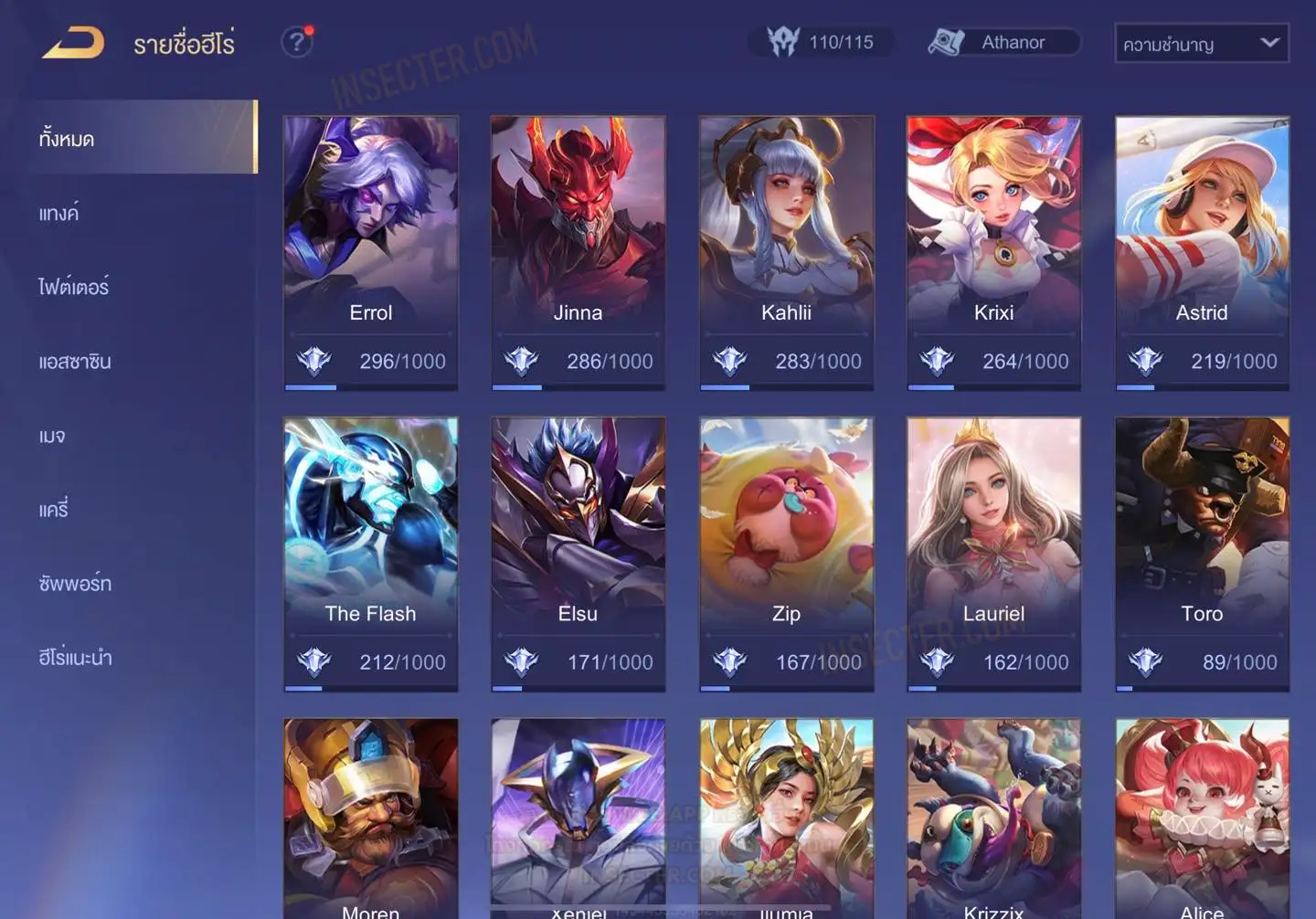Show the ไฟต์เตอร์ hero category
1316x919 pixels.
[74, 287]
